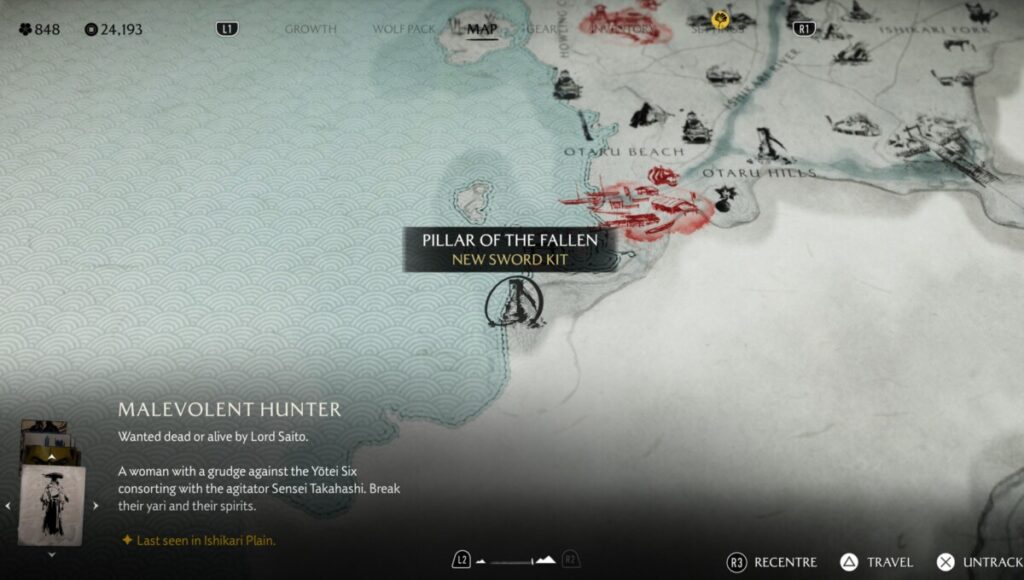This screenshot has height=580, width=1024.
Task: Open the Wolf Pack tab
Action: 404,29
